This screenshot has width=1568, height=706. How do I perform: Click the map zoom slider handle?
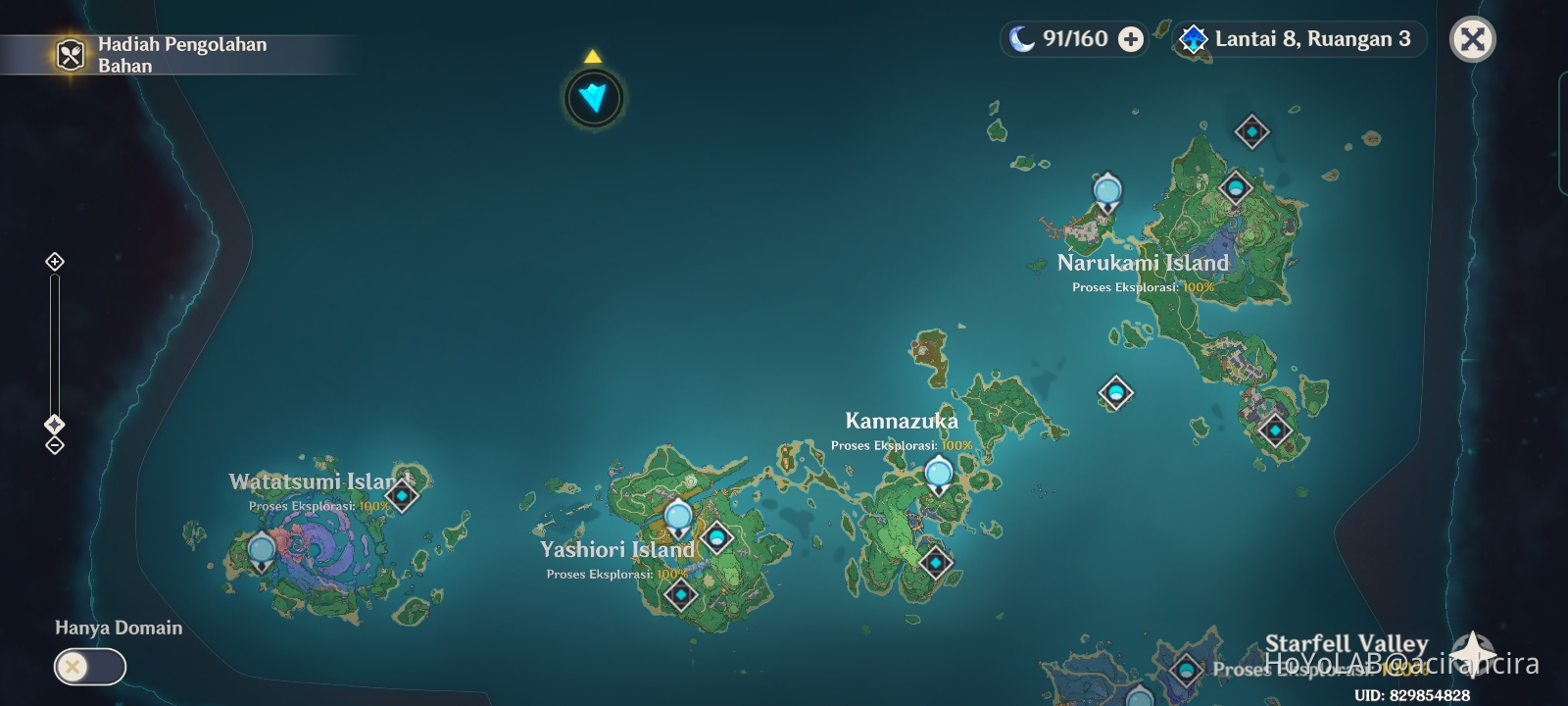[x=54, y=426]
